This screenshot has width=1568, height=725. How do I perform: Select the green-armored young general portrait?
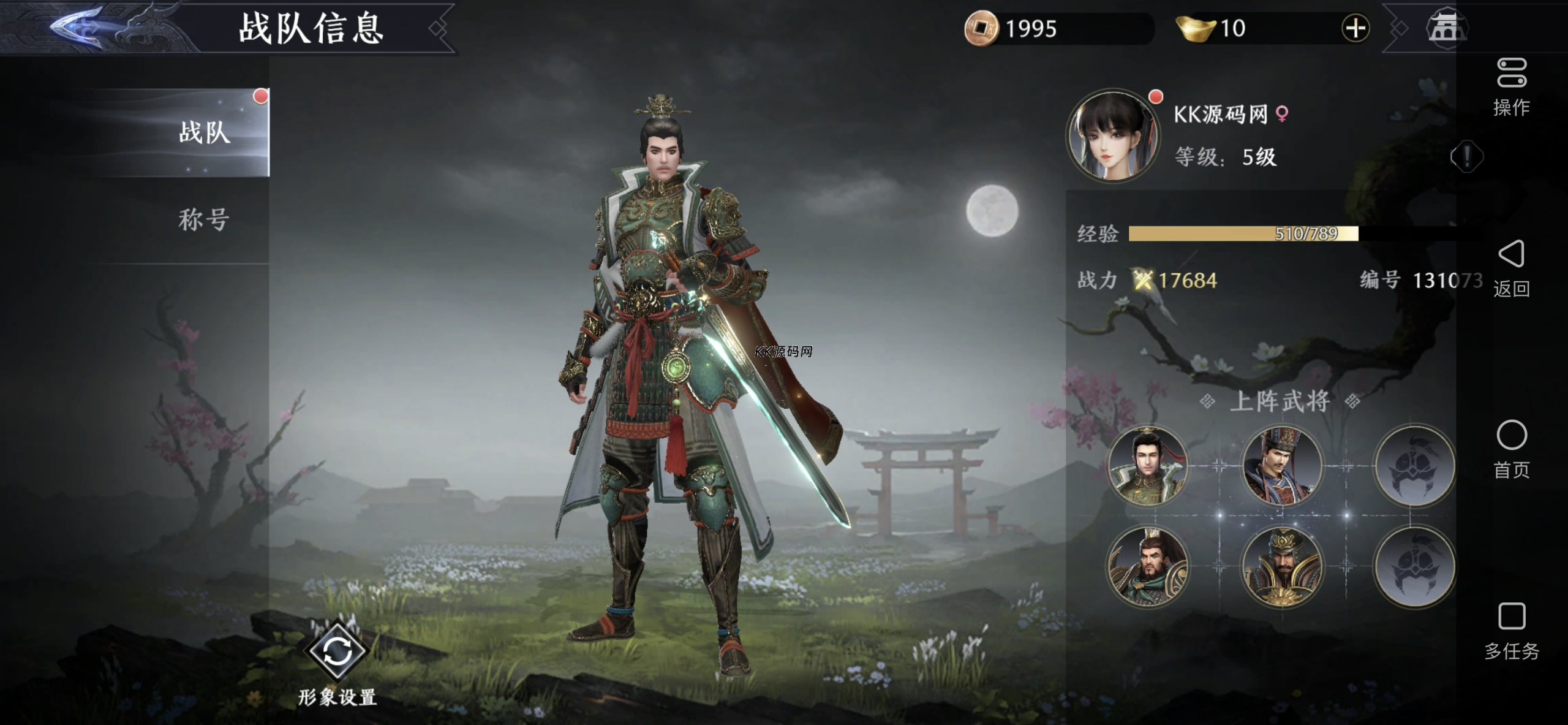1147,466
